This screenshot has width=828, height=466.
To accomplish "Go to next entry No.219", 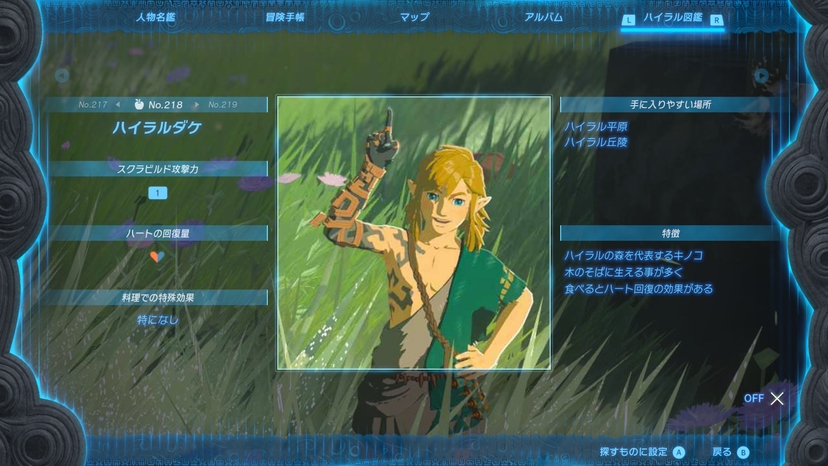I will pyautogui.click(x=222, y=104).
